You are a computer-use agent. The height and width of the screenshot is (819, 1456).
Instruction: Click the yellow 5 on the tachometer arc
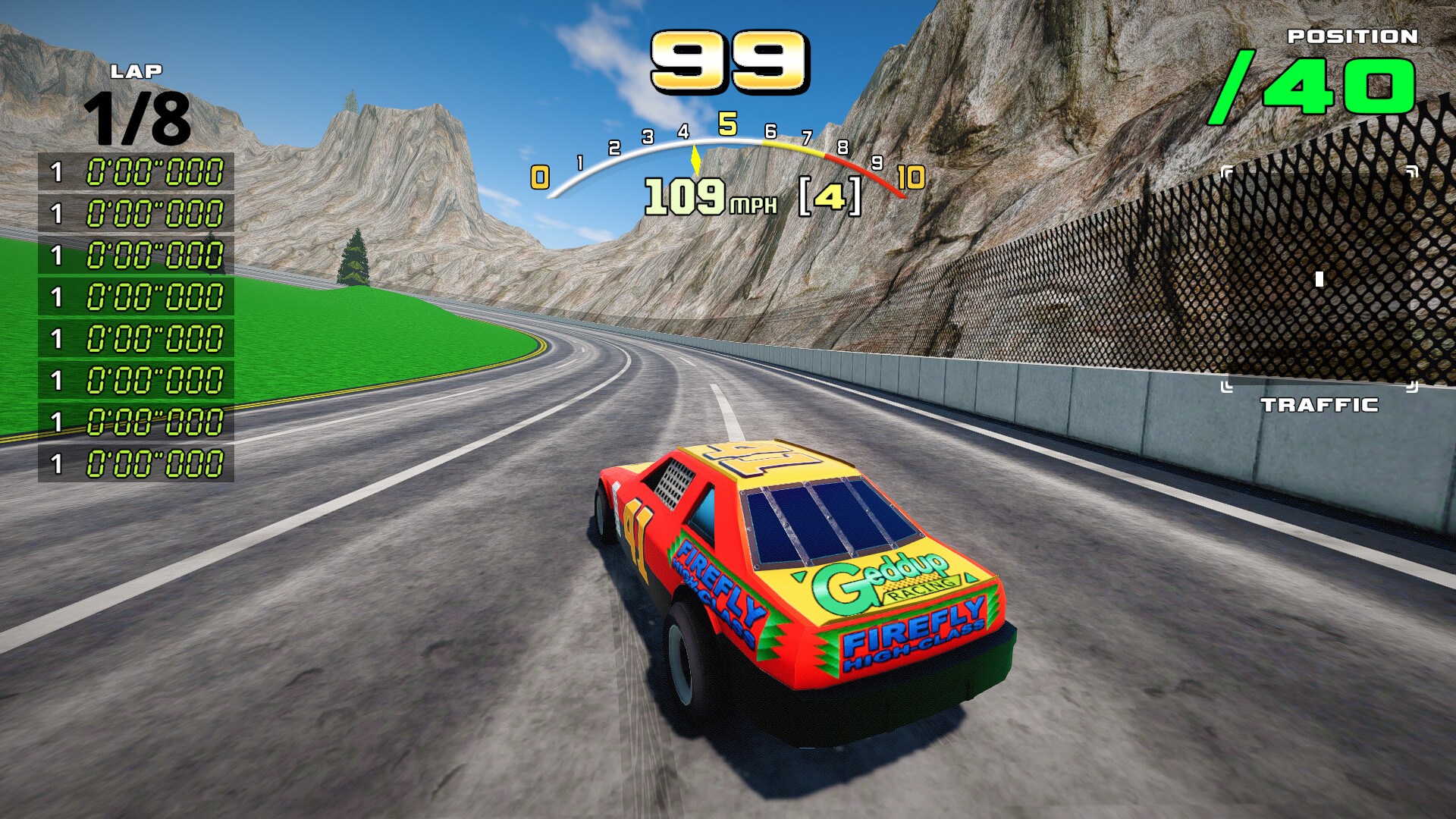coord(729,121)
